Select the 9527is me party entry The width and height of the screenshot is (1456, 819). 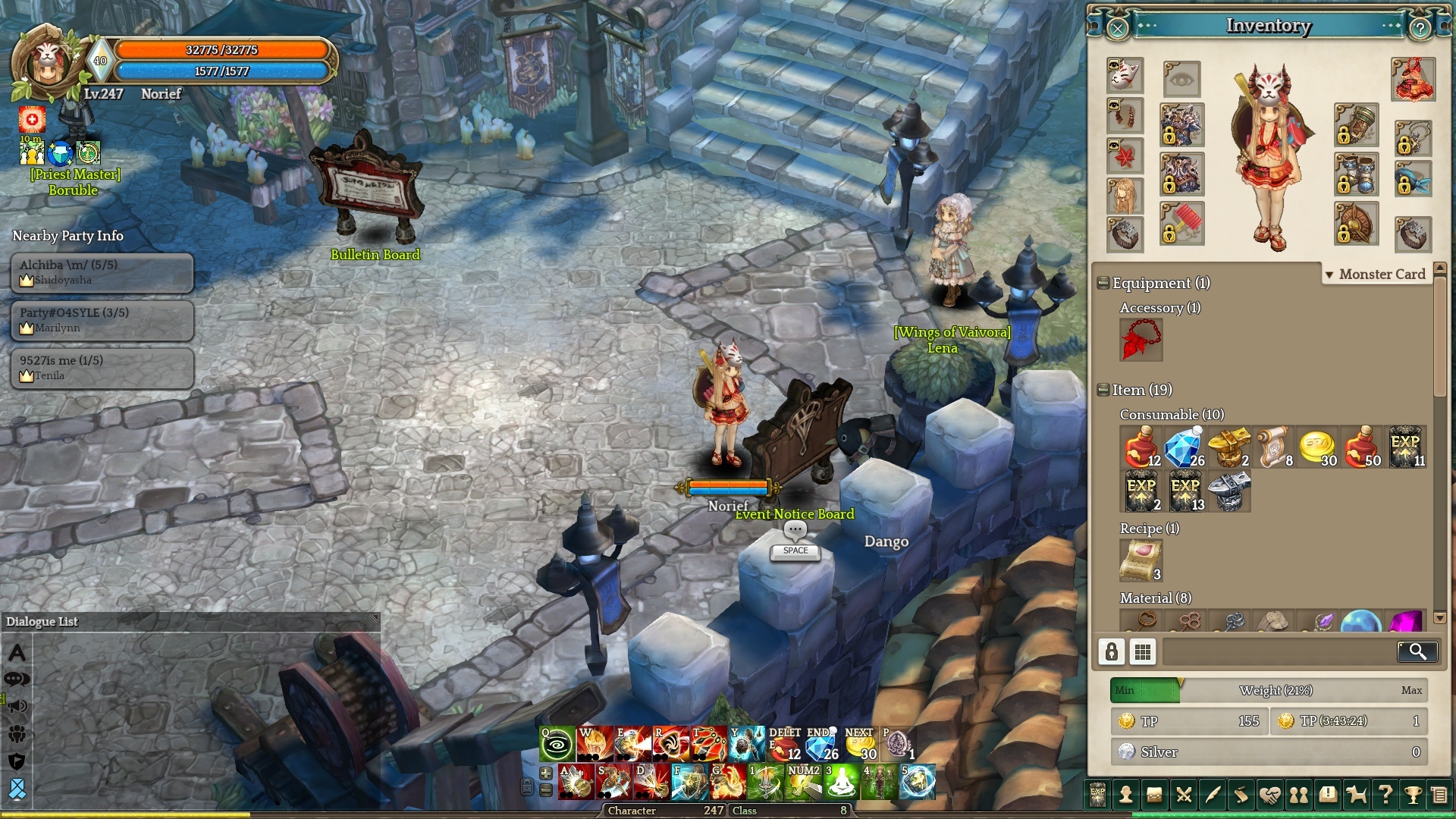[102, 368]
